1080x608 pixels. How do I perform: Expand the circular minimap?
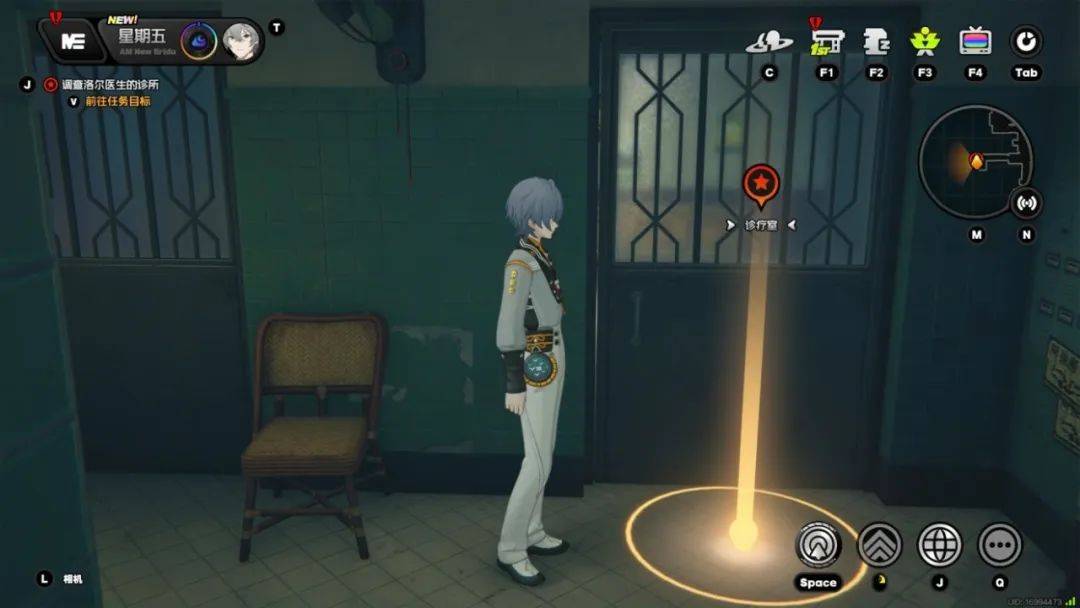974,161
